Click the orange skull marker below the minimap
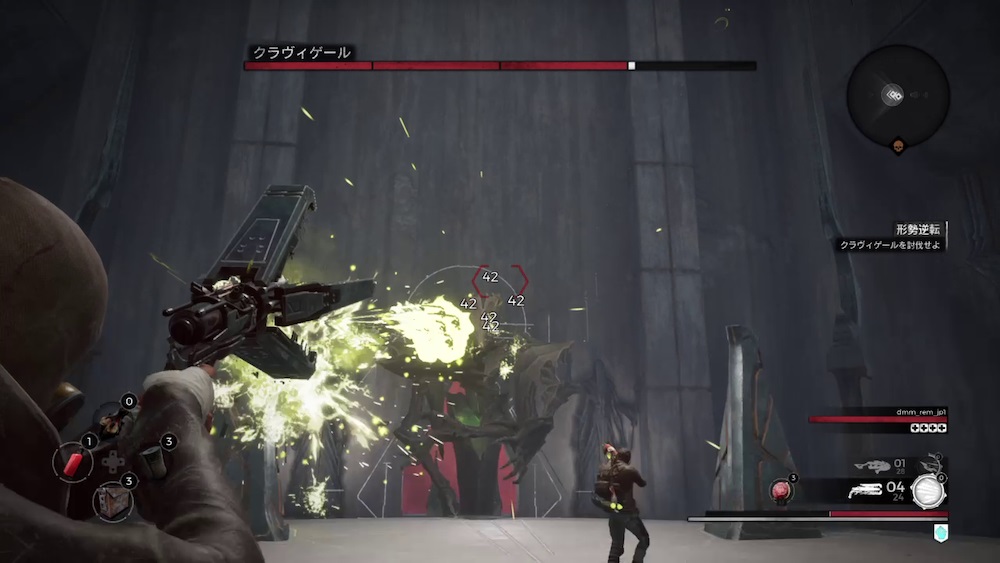This screenshot has height=563, width=1000. coord(897,147)
